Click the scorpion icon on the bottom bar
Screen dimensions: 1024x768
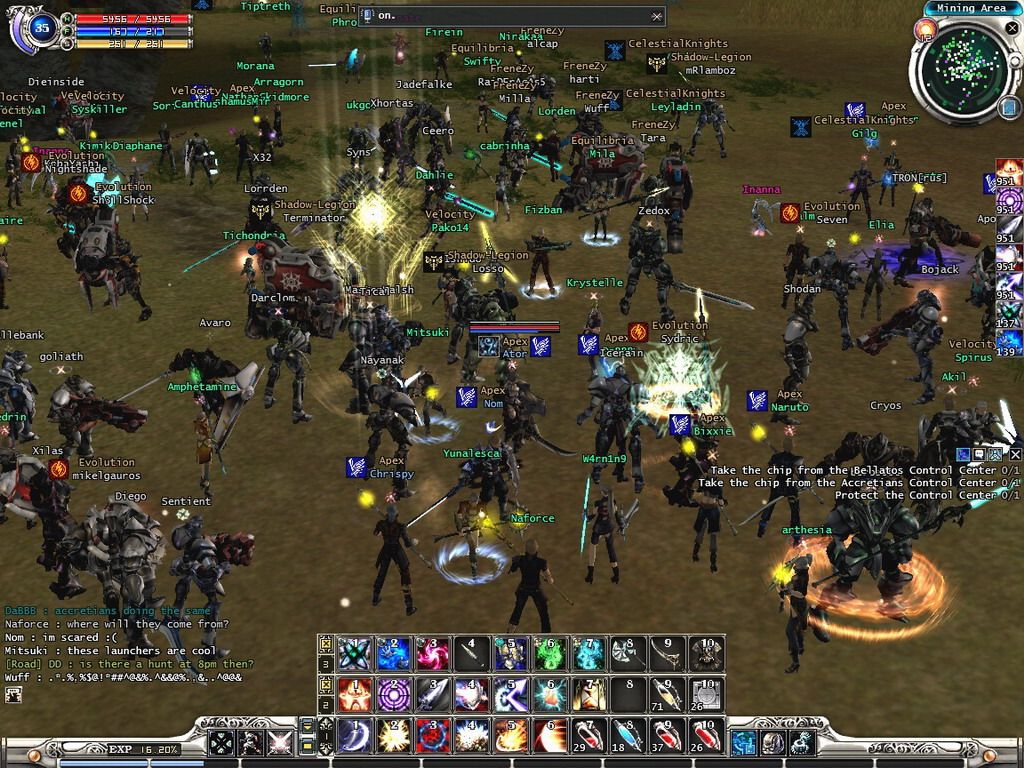[802, 743]
